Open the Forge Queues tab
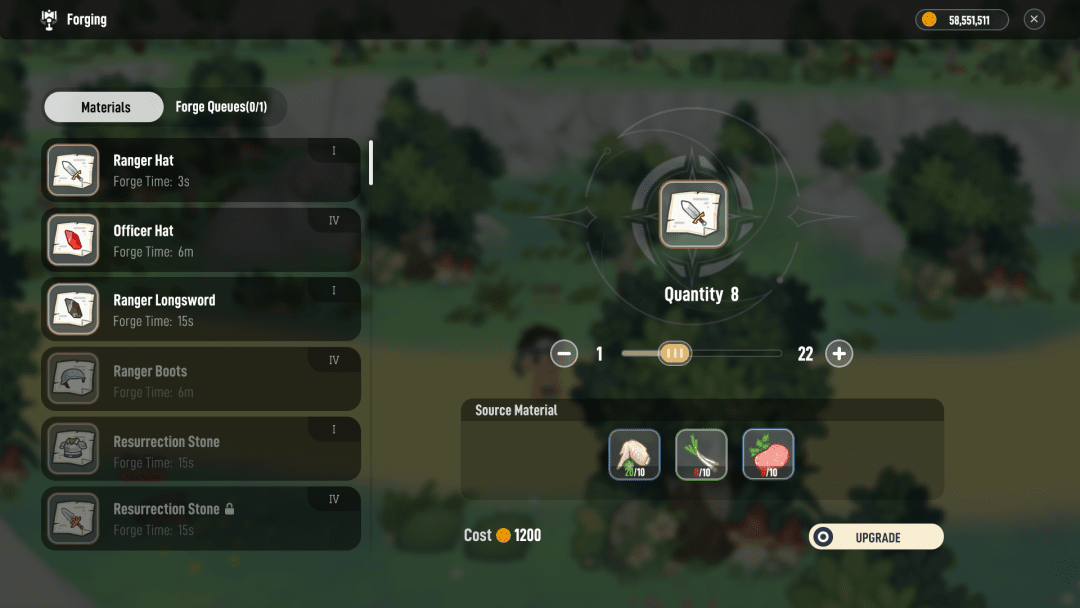Image resolution: width=1080 pixels, height=608 pixels. [221, 107]
